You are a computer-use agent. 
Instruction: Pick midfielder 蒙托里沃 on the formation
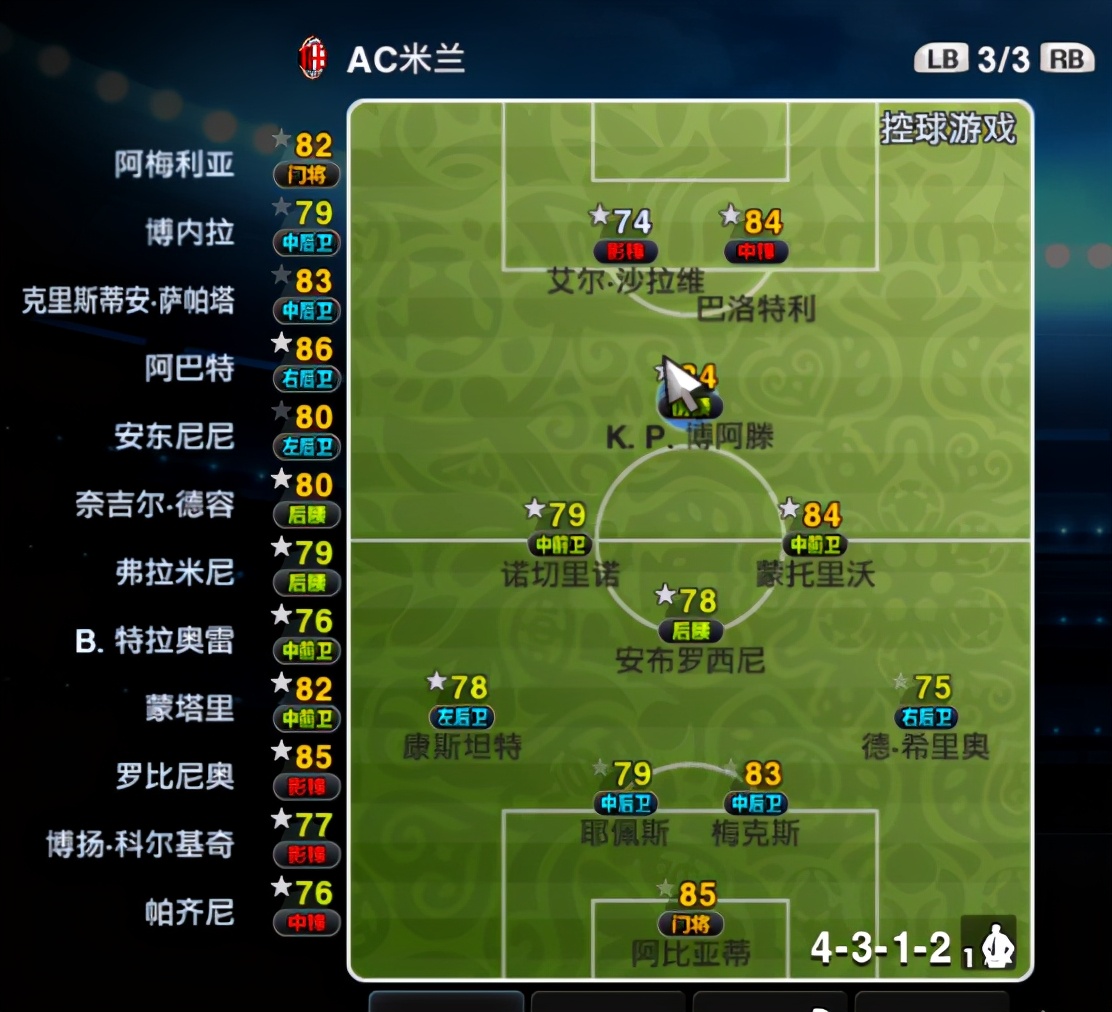pos(816,545)
